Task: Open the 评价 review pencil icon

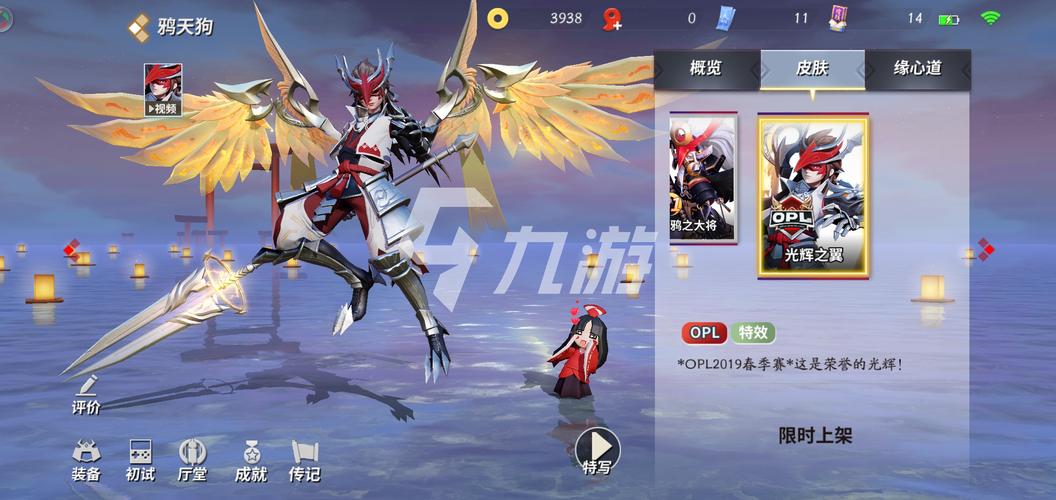Action: click(86, 395)
